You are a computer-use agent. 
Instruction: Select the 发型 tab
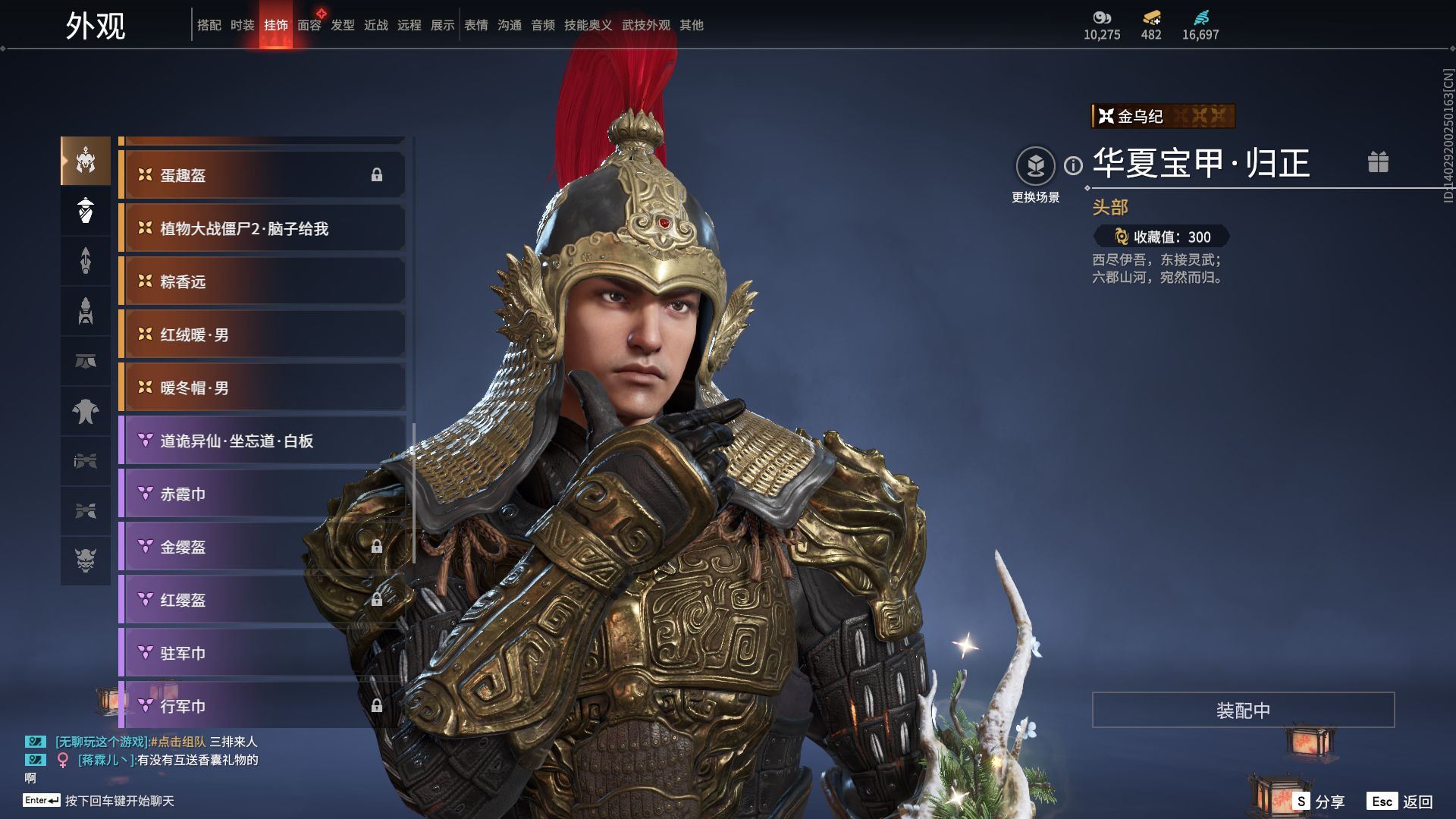point(343,25)
